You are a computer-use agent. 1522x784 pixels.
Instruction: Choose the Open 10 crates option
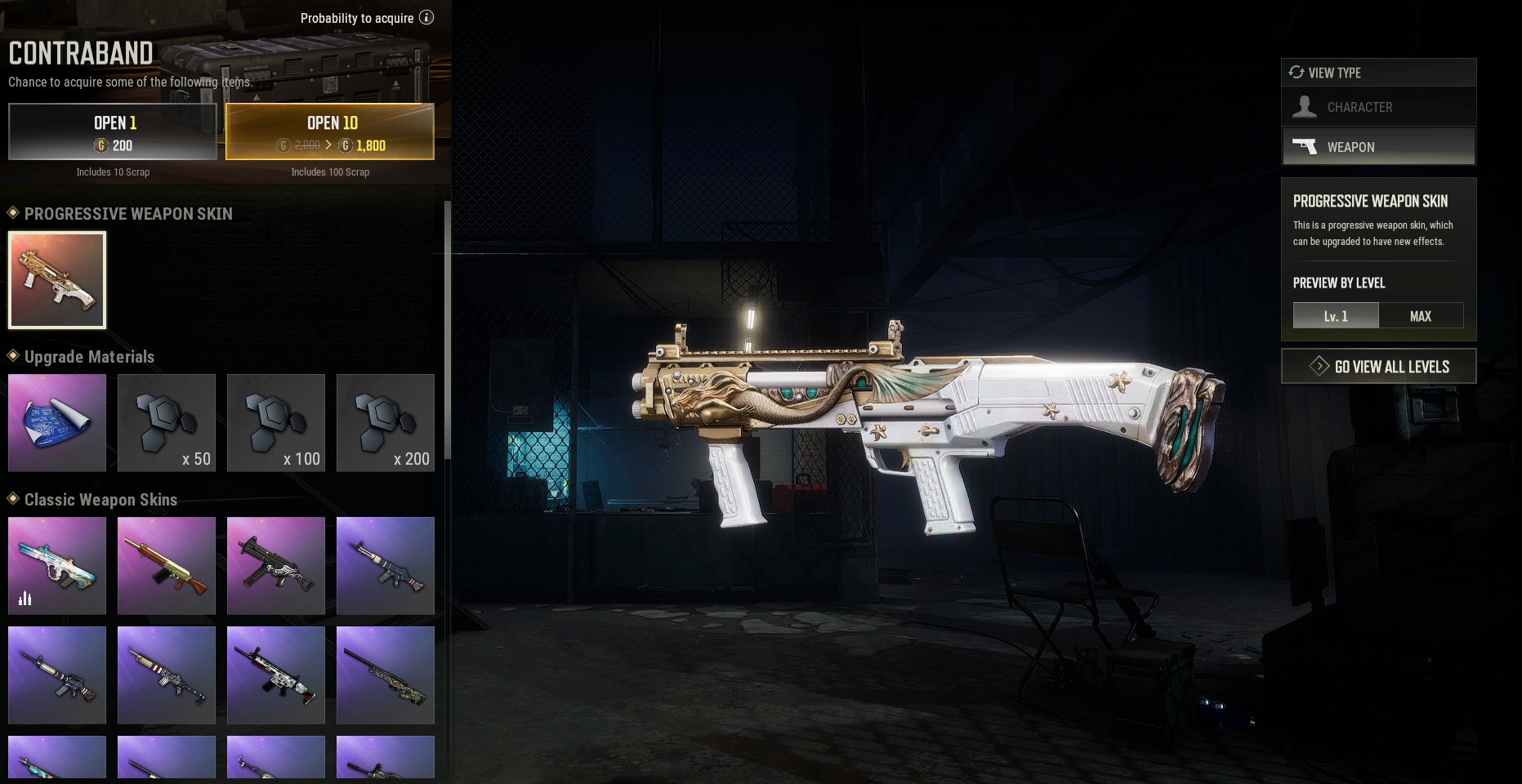(330, 131)
